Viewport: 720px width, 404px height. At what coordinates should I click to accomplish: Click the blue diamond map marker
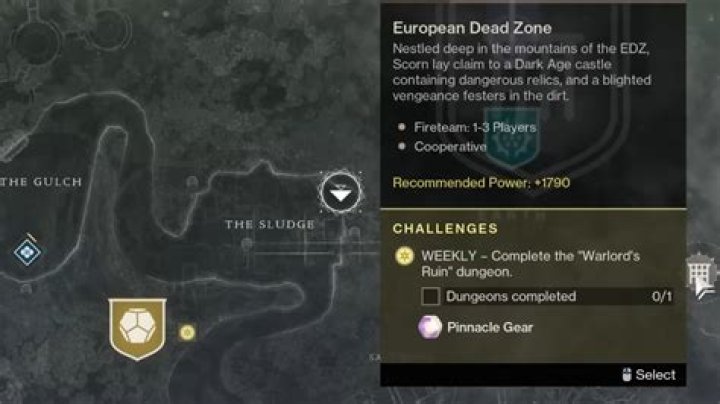pos(27,251)
